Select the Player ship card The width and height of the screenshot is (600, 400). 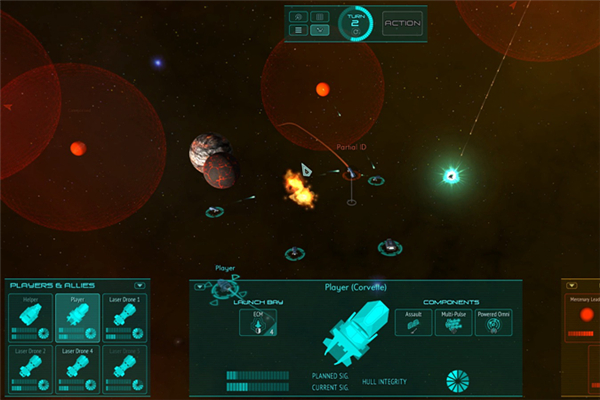(x=76, y=317)
